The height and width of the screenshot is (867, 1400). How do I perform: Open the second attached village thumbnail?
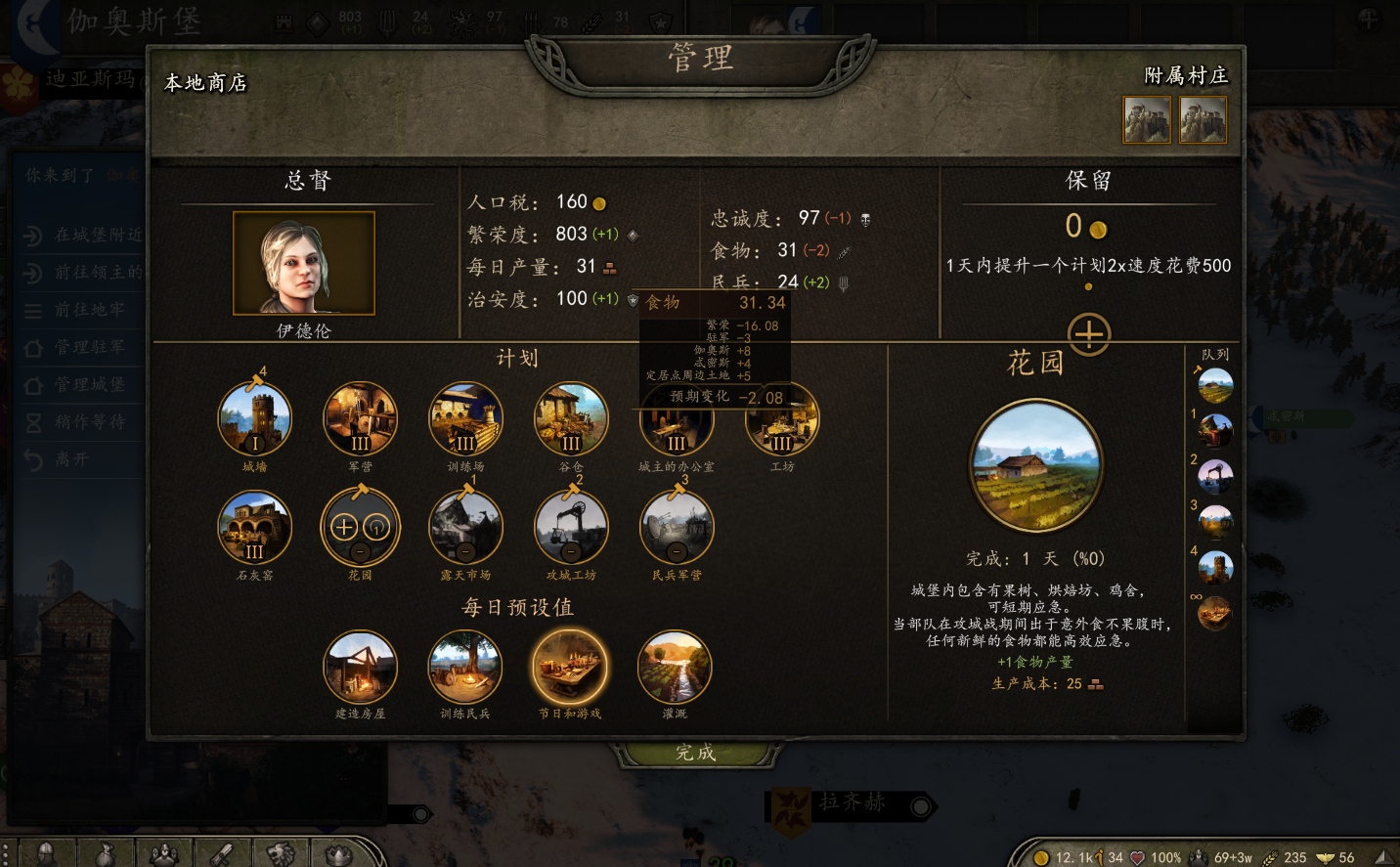(1203, 119)
